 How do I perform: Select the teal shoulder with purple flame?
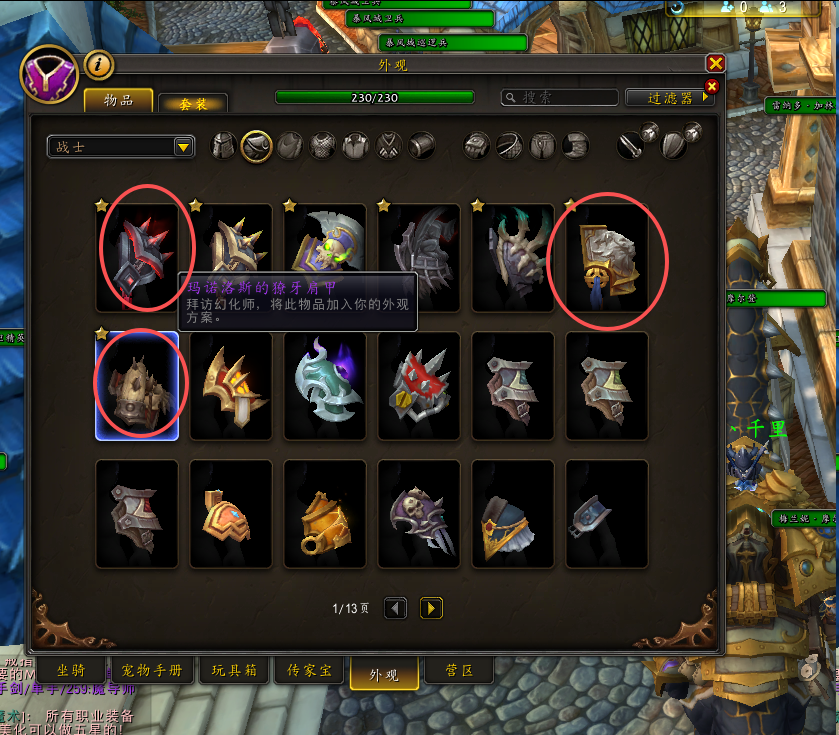[325, 386]
